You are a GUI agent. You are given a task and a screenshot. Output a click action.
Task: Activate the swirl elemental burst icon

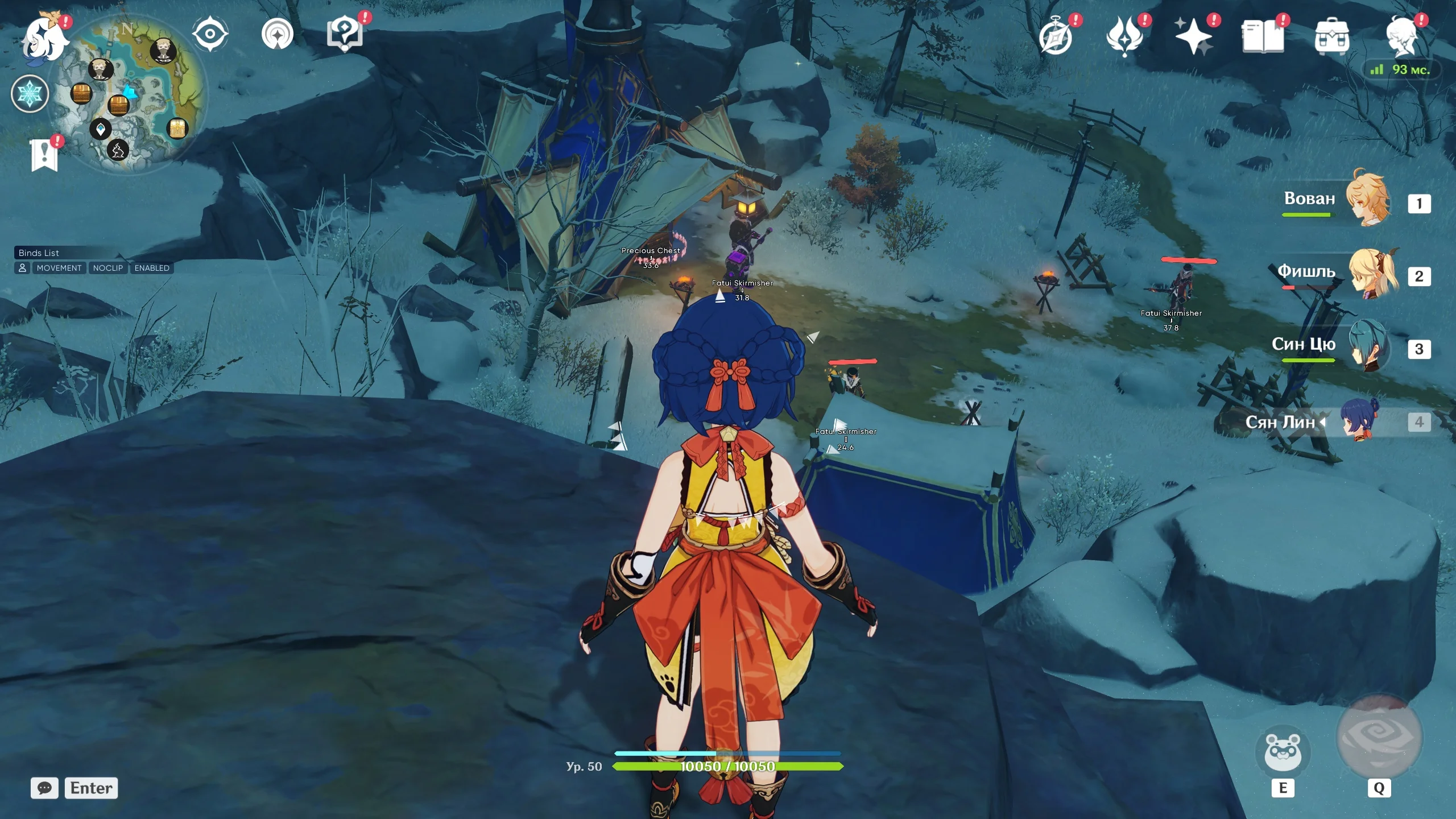coord(1379,737)
